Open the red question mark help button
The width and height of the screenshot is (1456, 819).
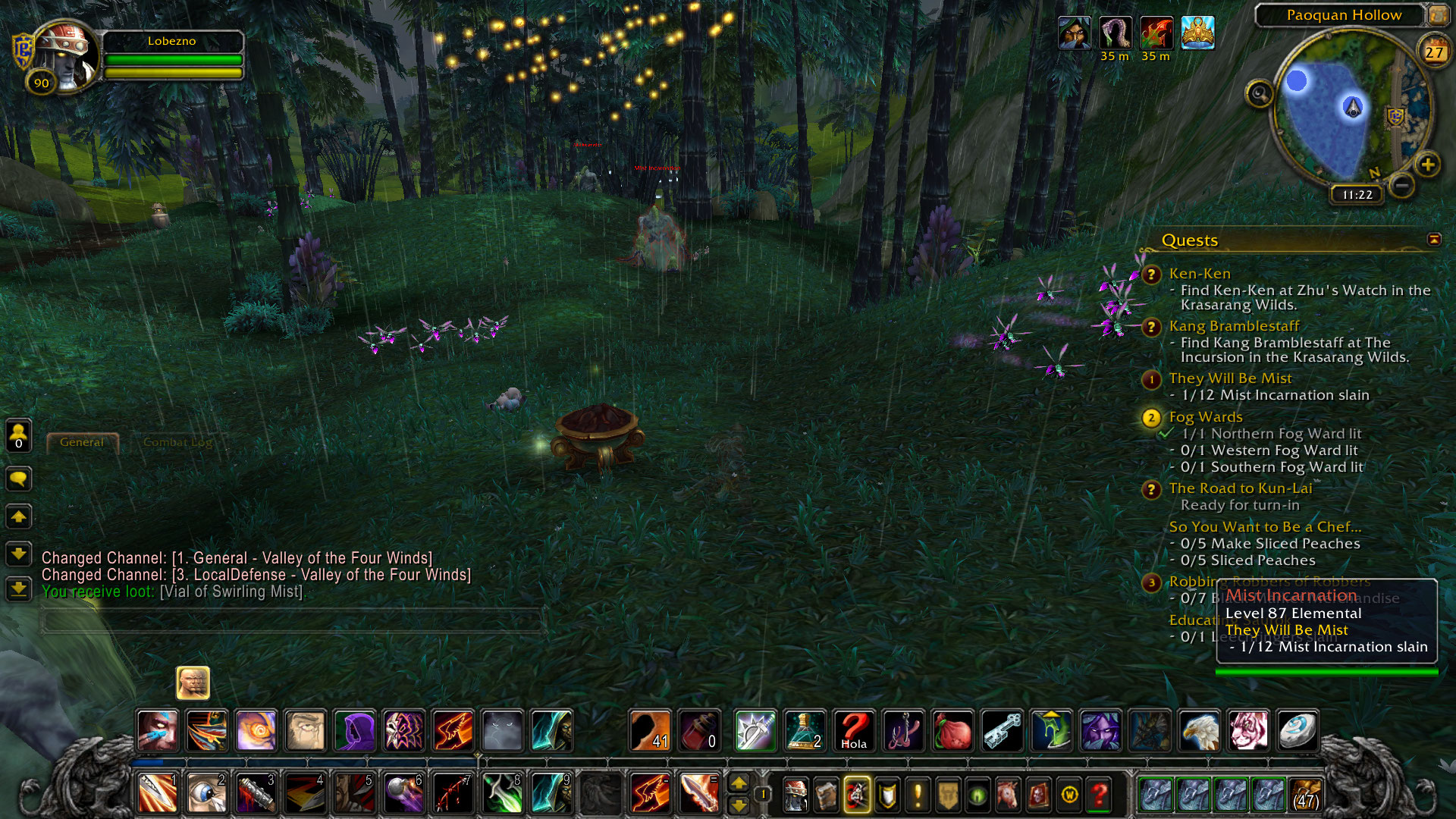(1099, 795)
